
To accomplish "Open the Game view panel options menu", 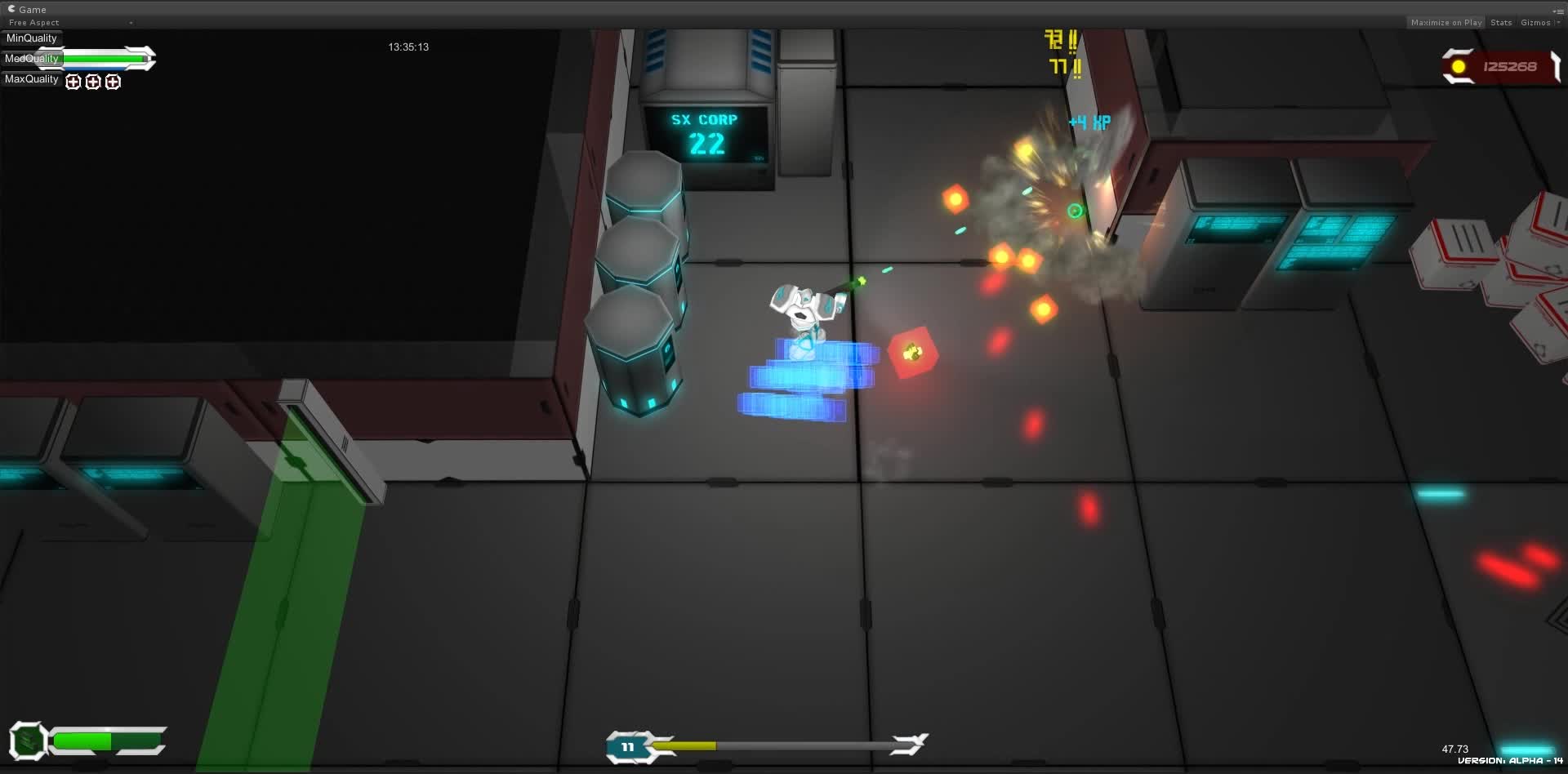I will (x=1561, y=11).
